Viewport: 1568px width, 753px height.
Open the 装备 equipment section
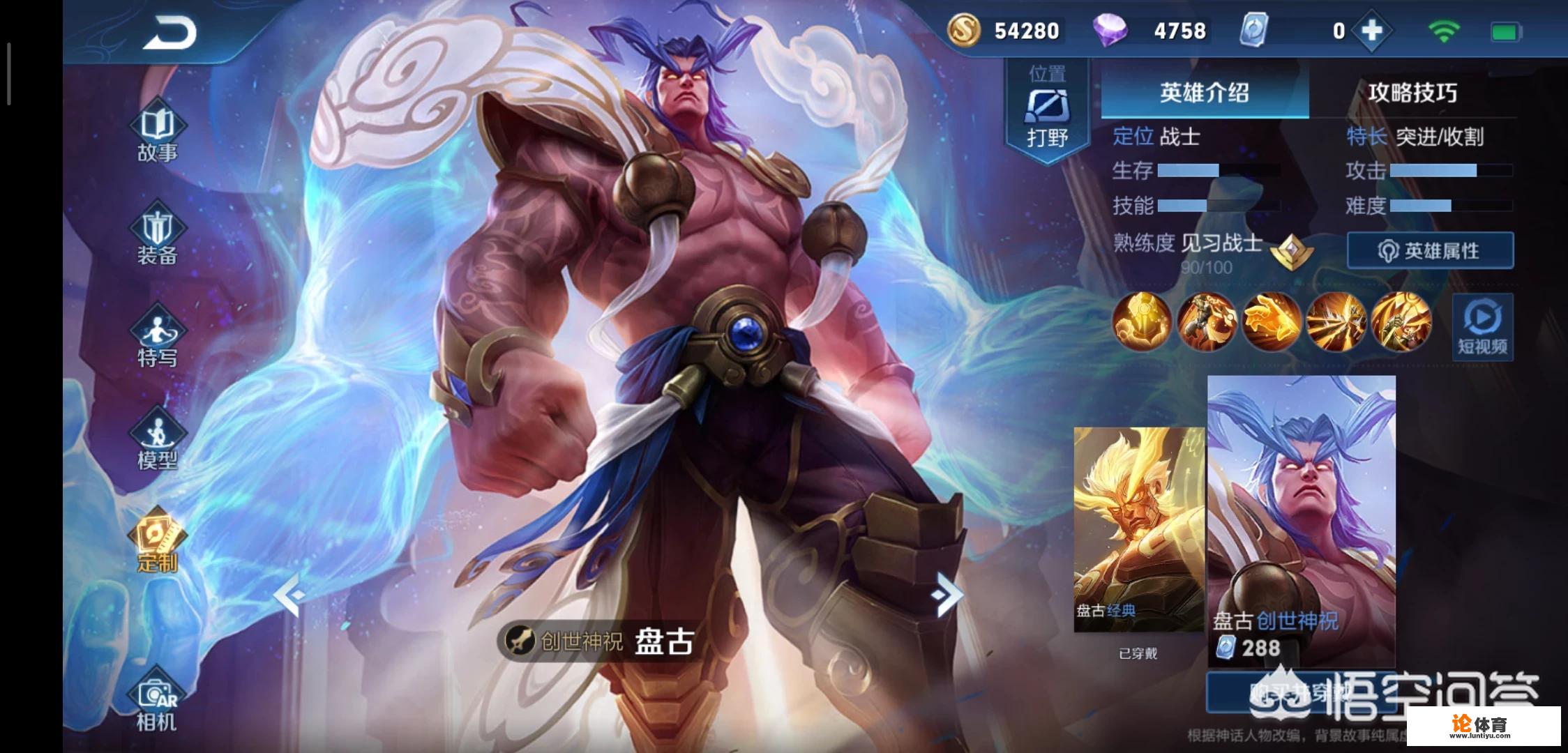tap(158, 237)
